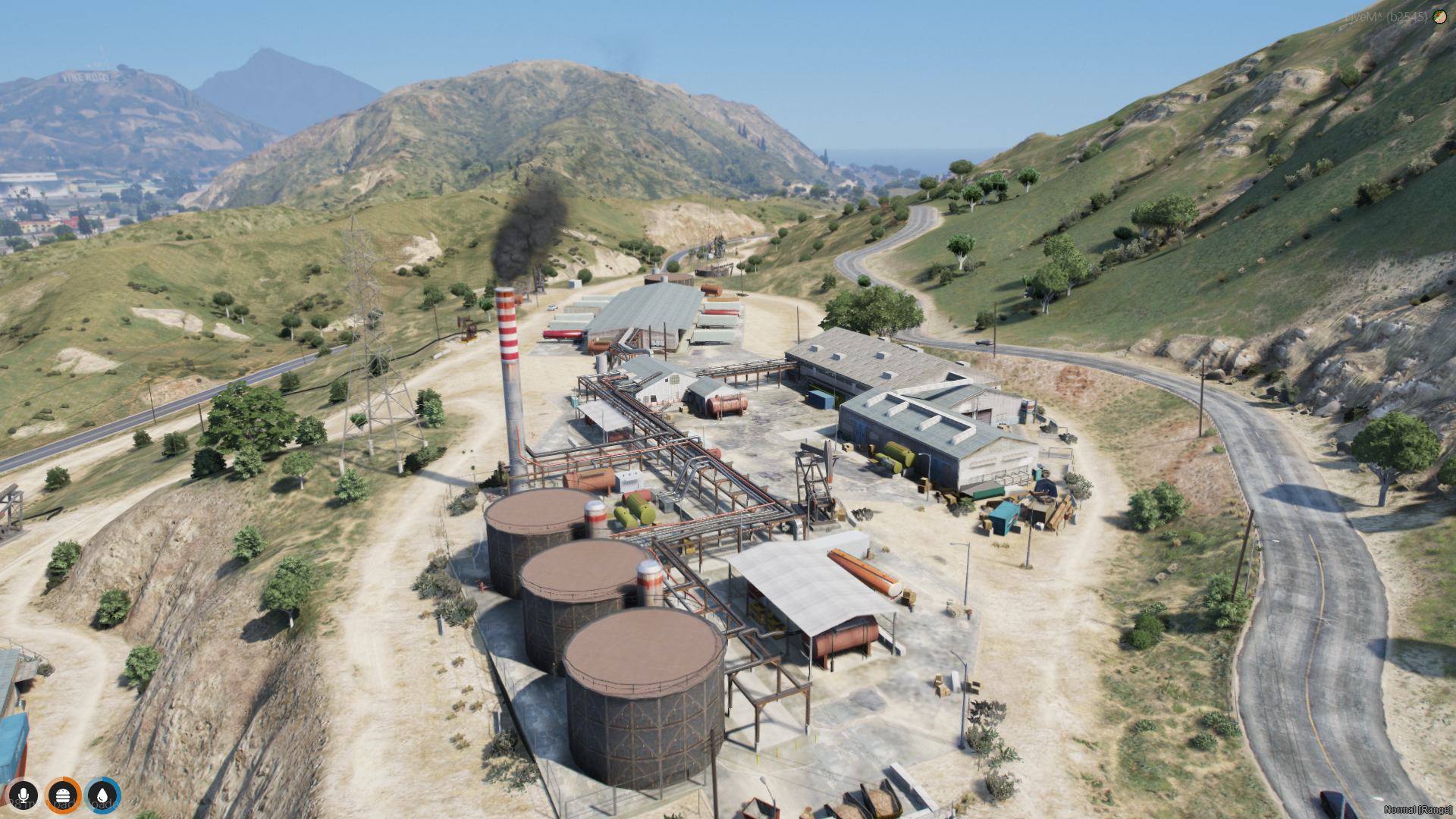The height and width of the screenshot is (819, 1456).
Task: Select the burger hunger status icon
Action: point(63,795)
